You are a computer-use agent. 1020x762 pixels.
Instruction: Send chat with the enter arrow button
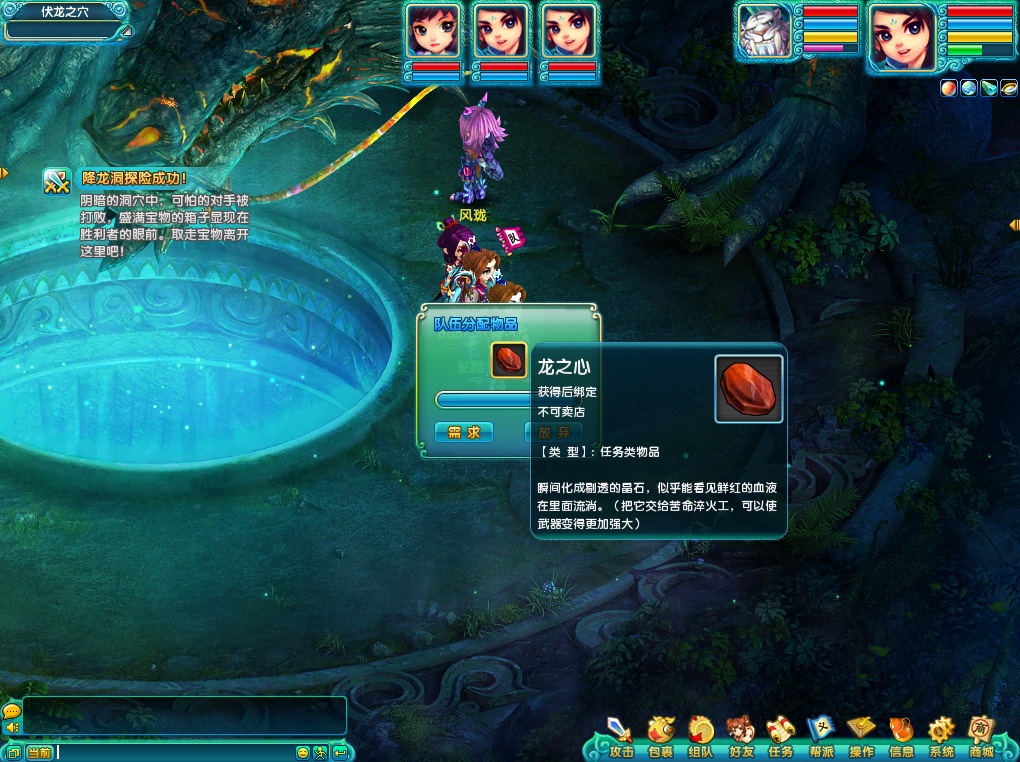[340, 752]
